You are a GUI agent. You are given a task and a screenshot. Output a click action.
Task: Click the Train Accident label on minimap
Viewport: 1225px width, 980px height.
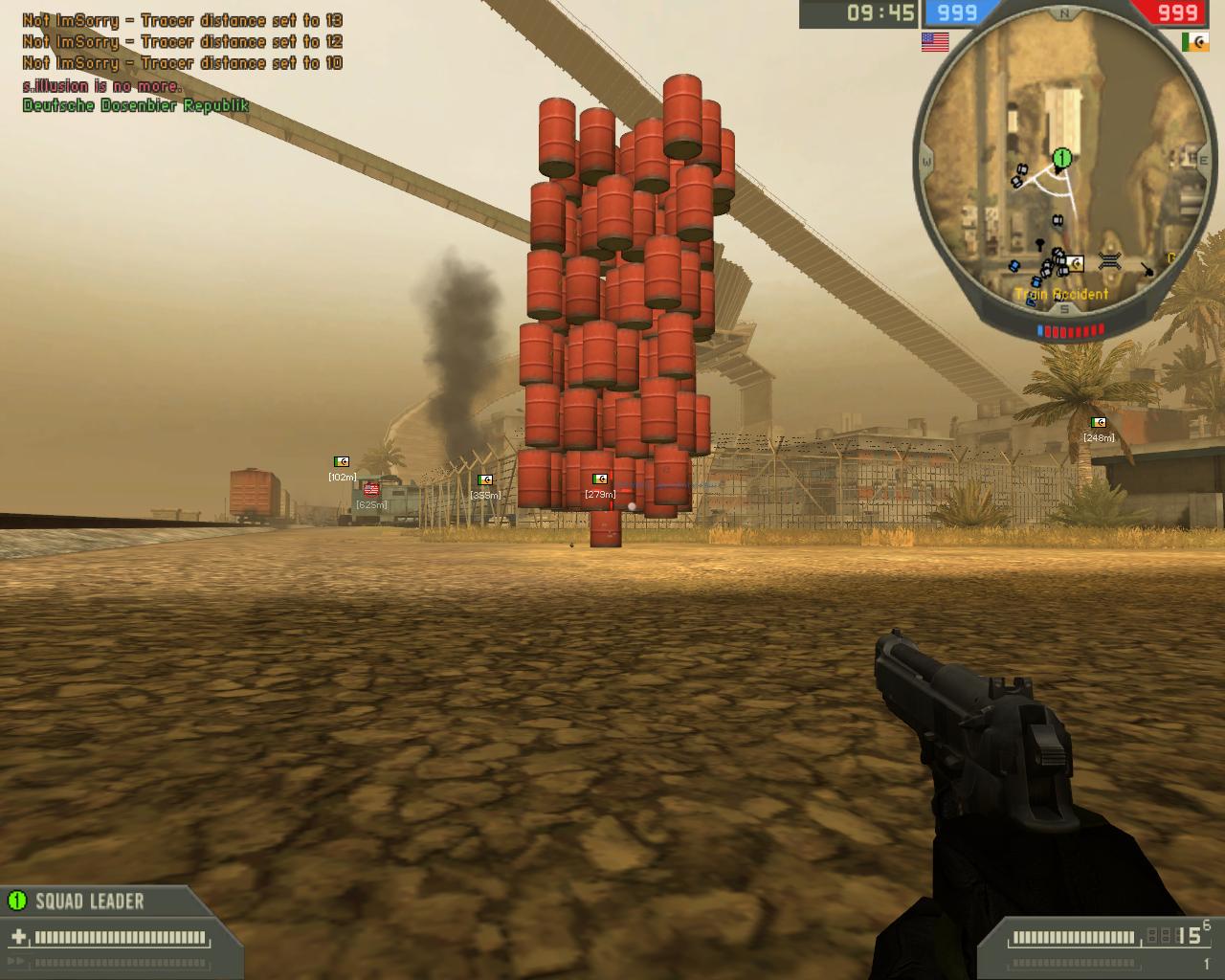(1061, 295)
